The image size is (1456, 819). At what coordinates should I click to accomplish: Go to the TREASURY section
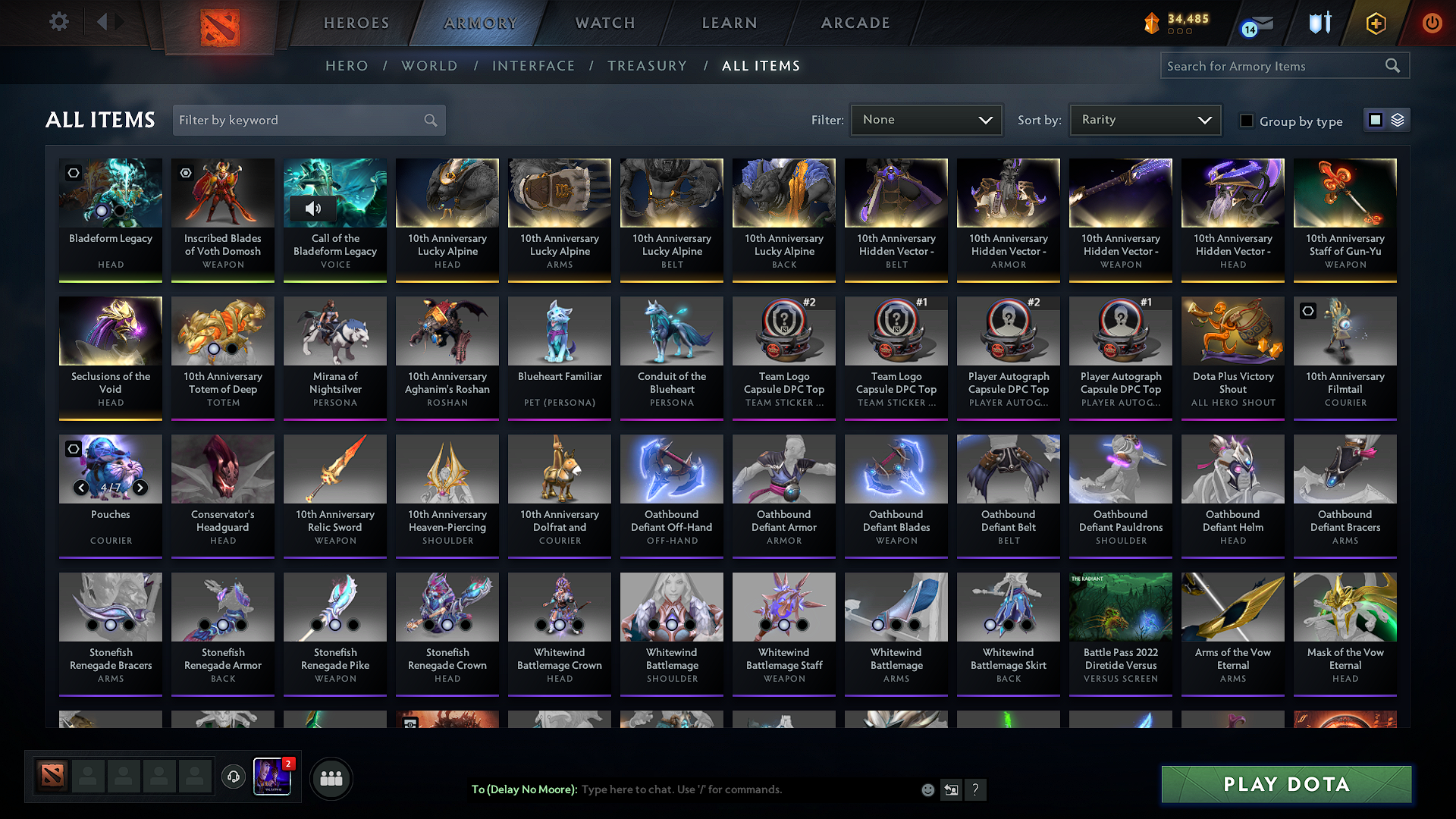click(647, 66)
